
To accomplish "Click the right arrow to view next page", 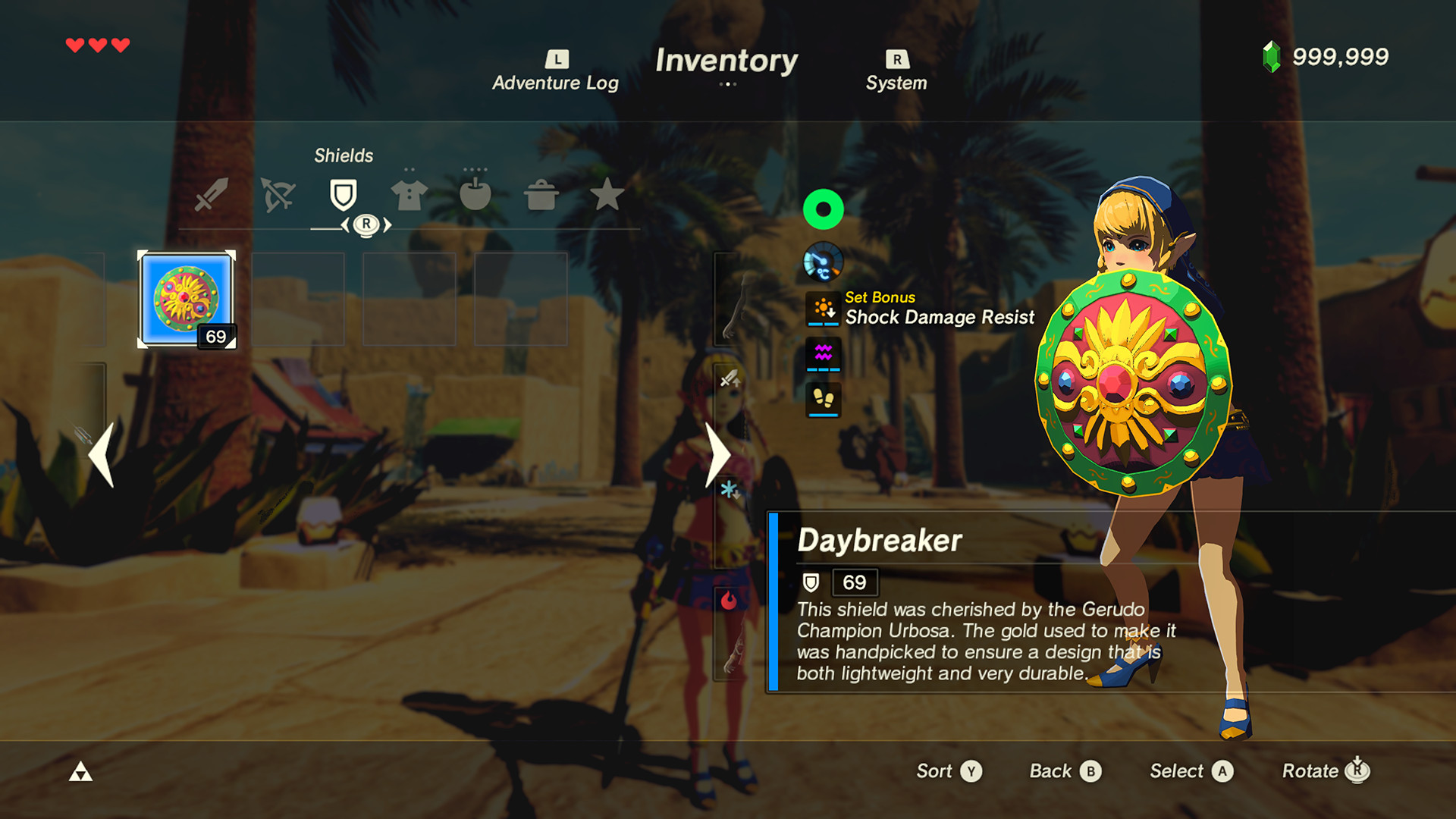I will click(717, 455).
